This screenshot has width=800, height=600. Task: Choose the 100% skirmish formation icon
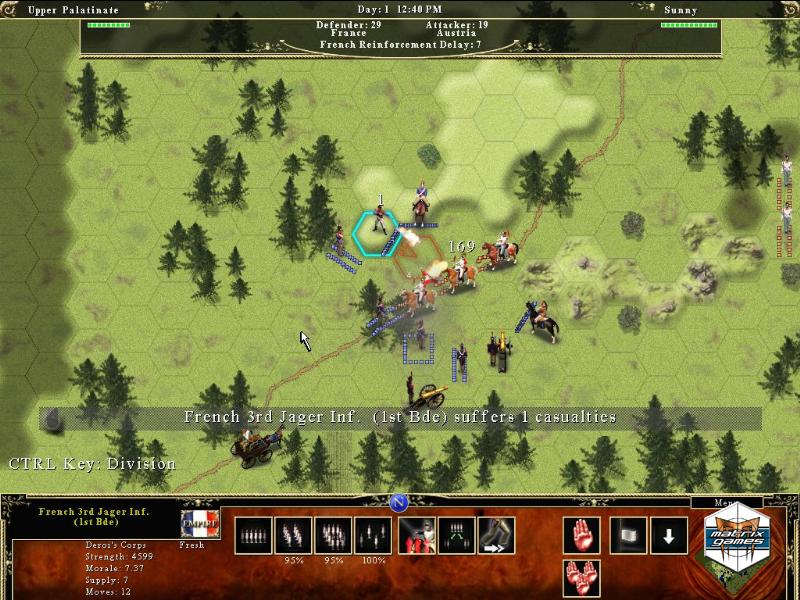tap(374, 535)
